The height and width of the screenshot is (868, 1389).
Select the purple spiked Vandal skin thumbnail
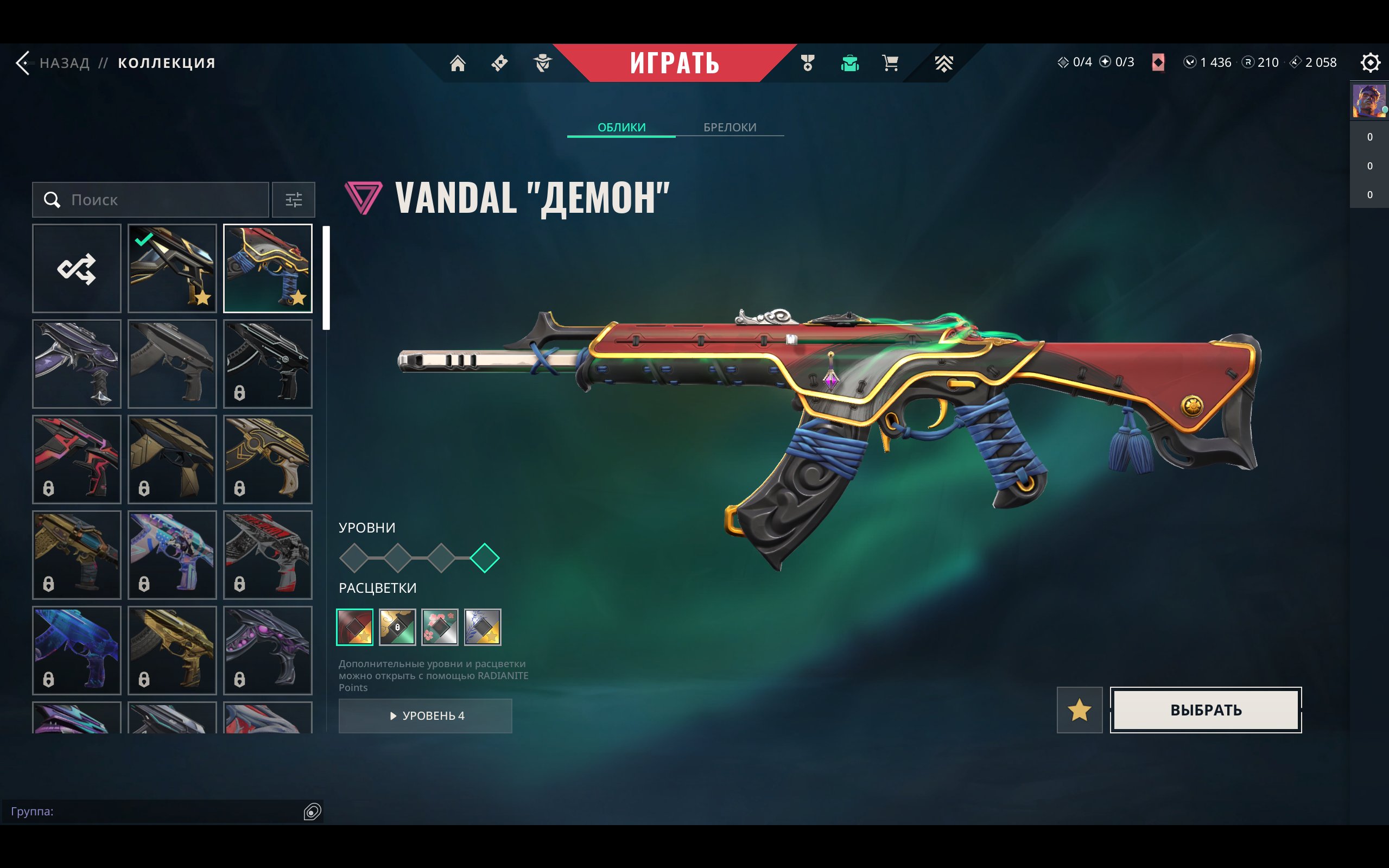tap(77, 364)
